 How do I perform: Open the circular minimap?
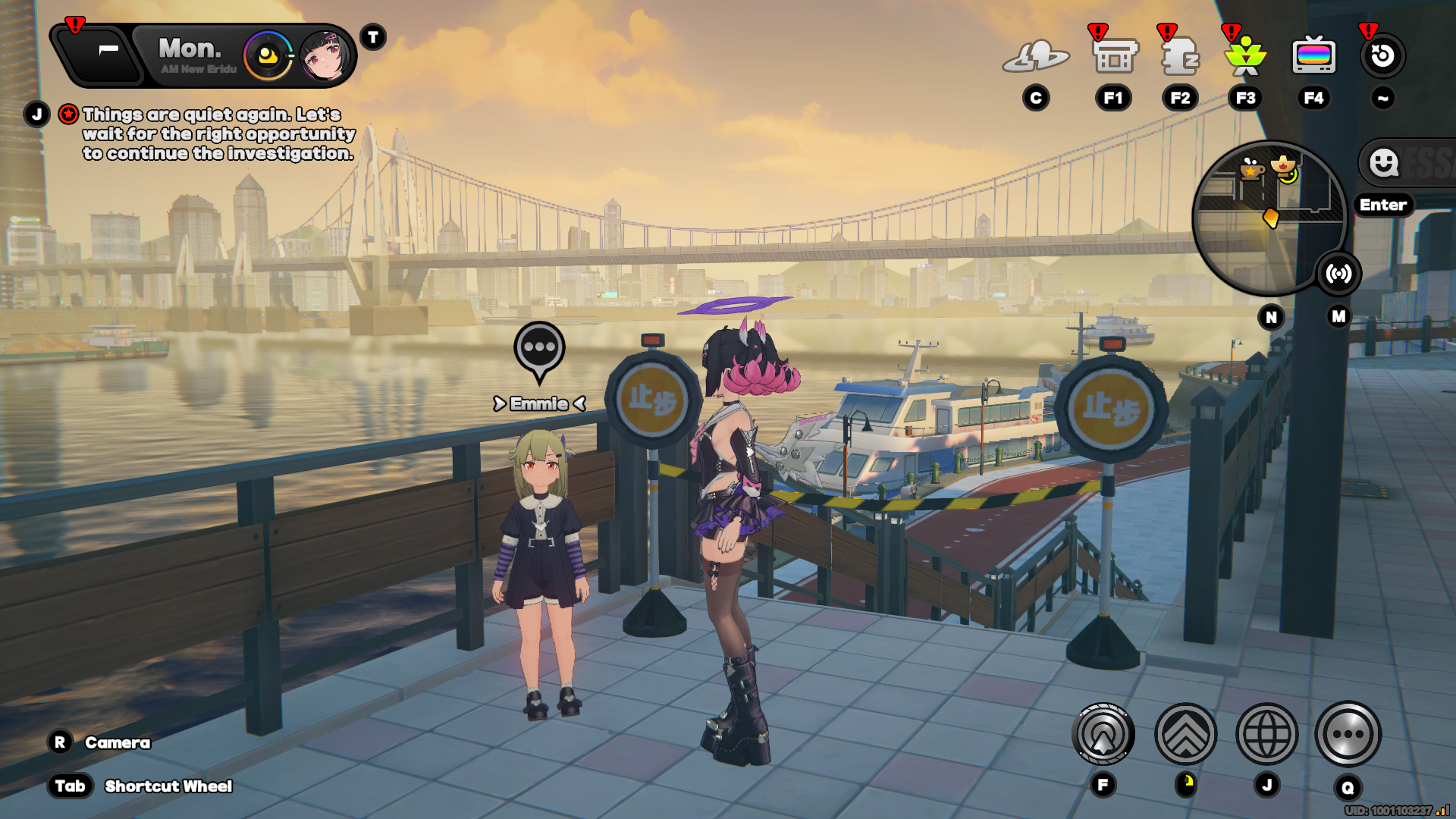pyautogui.click(x=1266, y=218)
